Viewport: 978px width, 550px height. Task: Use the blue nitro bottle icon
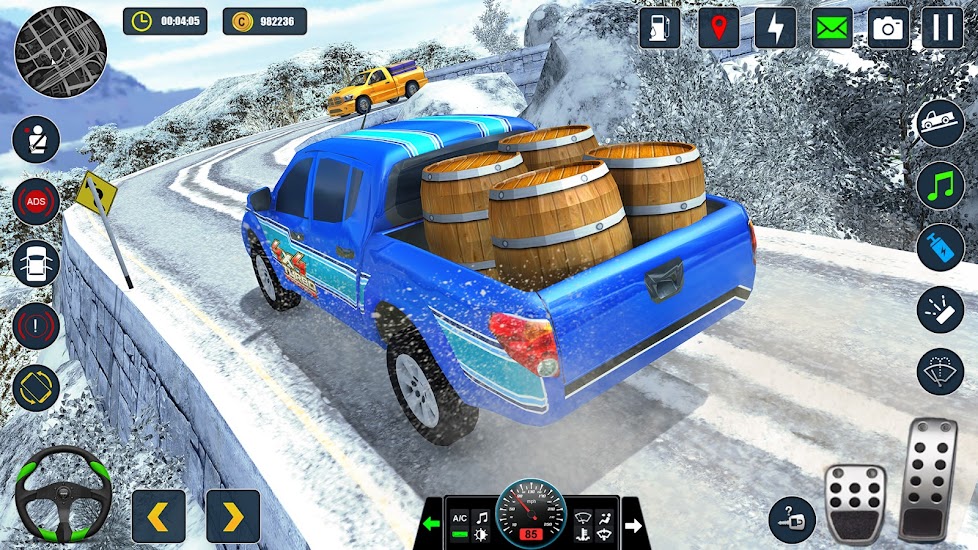click(940, 247)
